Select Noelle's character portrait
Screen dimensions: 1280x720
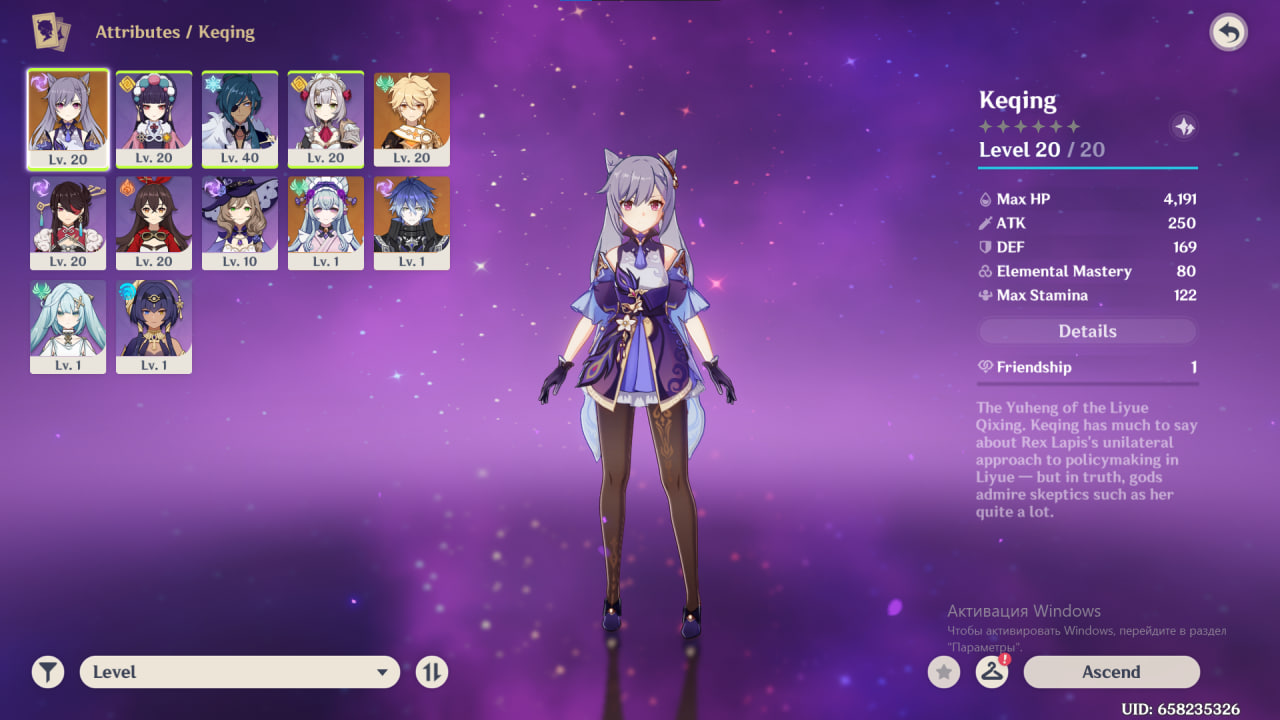326,118
